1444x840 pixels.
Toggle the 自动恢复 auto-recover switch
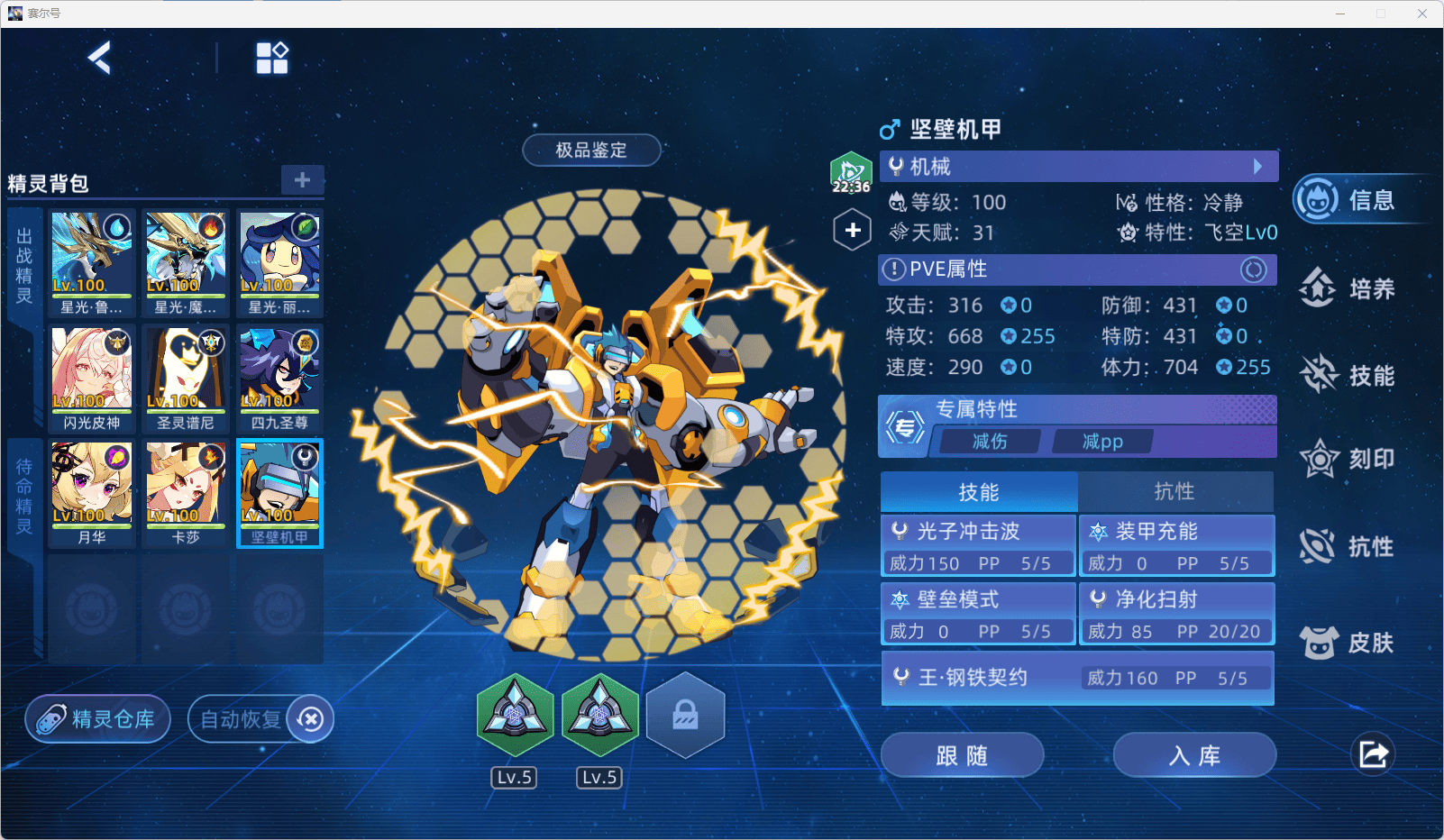click(310, 719)
